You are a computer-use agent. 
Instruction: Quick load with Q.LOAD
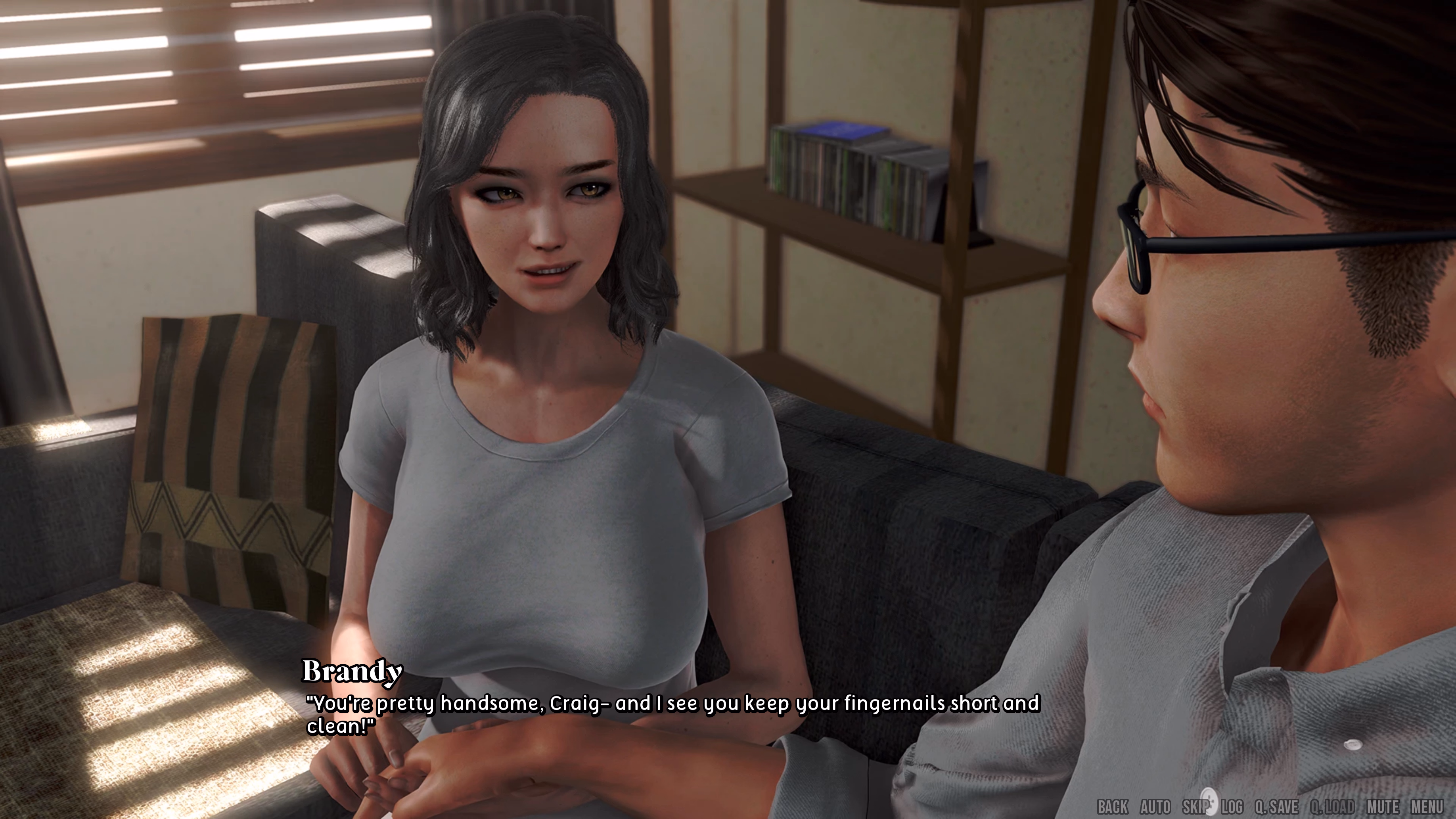pyautogui.click(x=1332, y=807)
